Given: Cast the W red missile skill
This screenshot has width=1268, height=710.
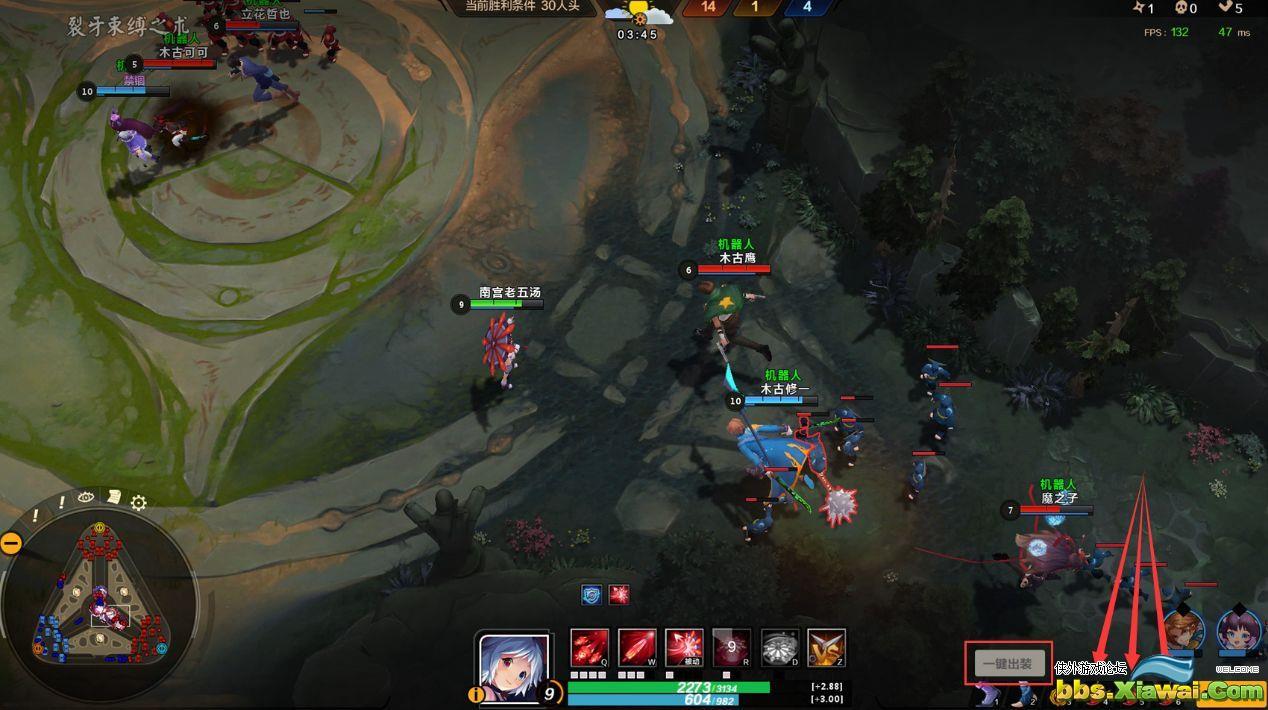Looking at the screenshot, I should 637,648.
